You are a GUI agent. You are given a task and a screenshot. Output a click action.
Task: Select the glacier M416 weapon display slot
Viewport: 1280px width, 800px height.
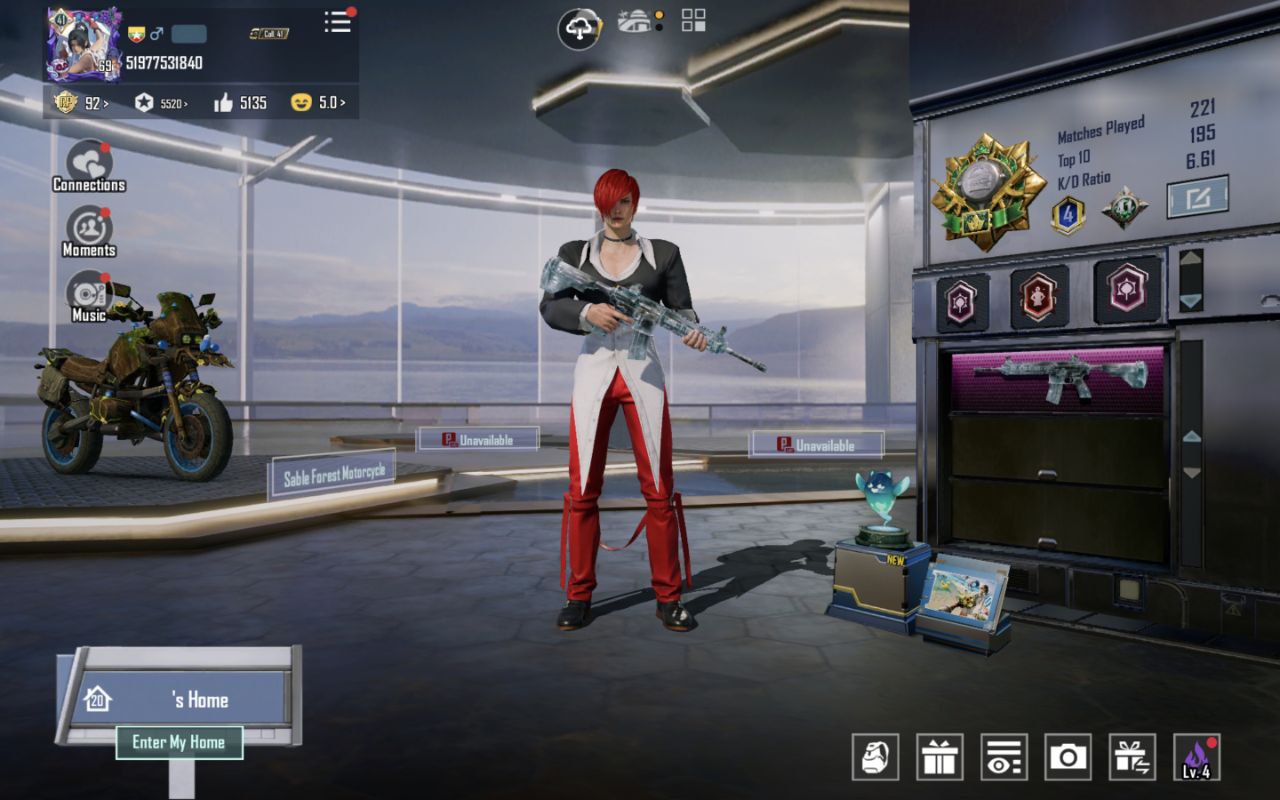coord(1058,379)
